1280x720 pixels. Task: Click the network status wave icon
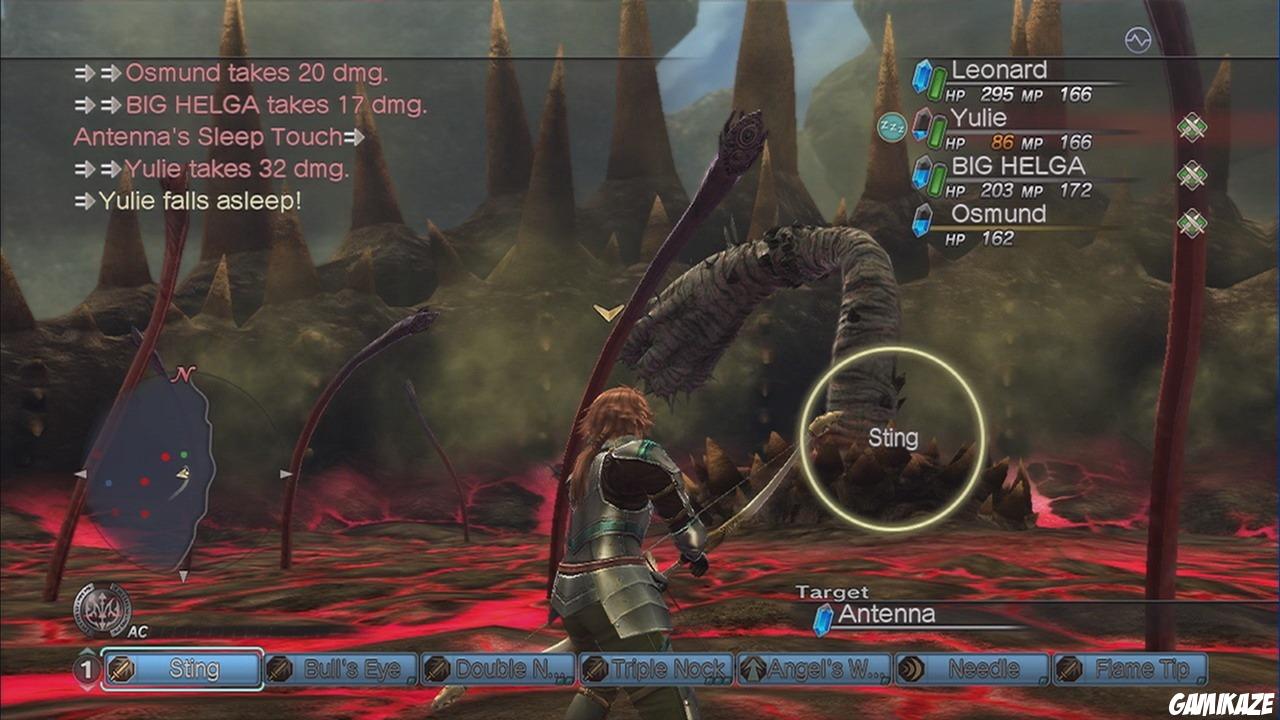tap(1138, 40)
